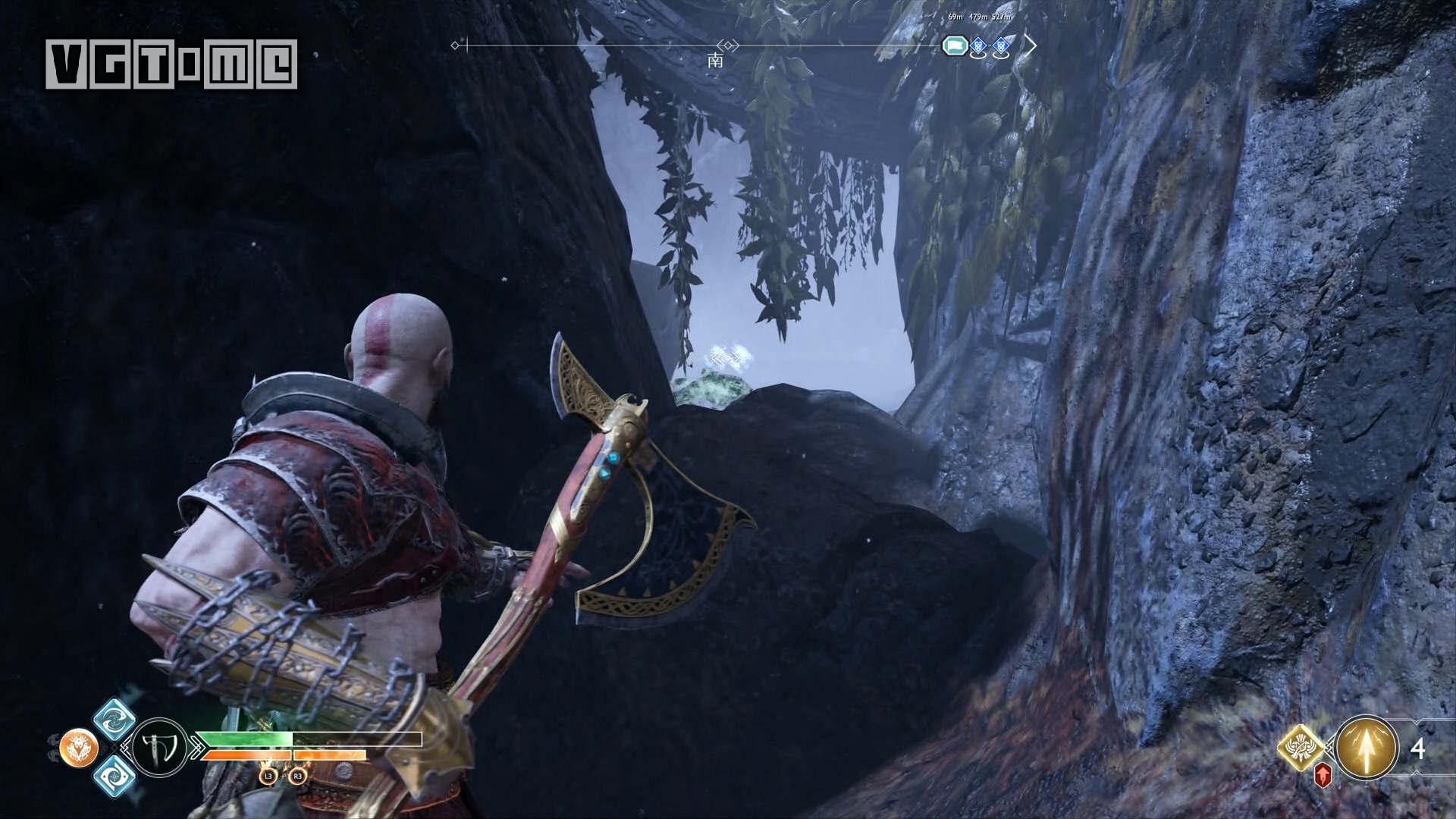Trigger the lower blue runic attack diamond
1456x819 pixels.
(x=115, y=776)
